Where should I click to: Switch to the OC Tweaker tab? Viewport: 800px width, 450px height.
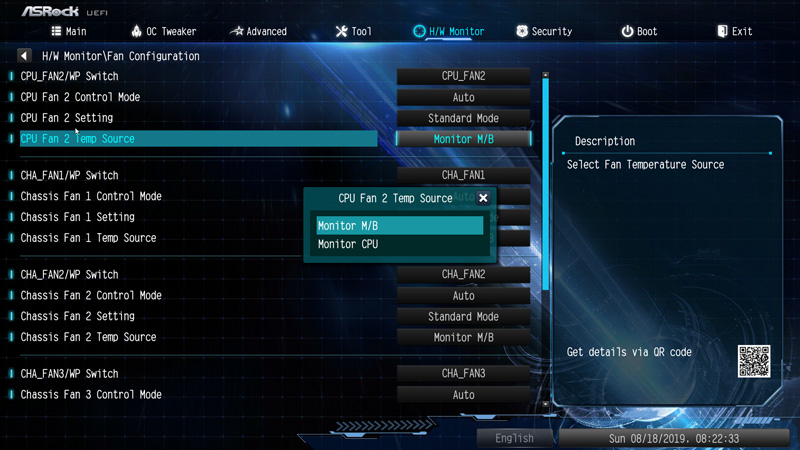[163, 31]
